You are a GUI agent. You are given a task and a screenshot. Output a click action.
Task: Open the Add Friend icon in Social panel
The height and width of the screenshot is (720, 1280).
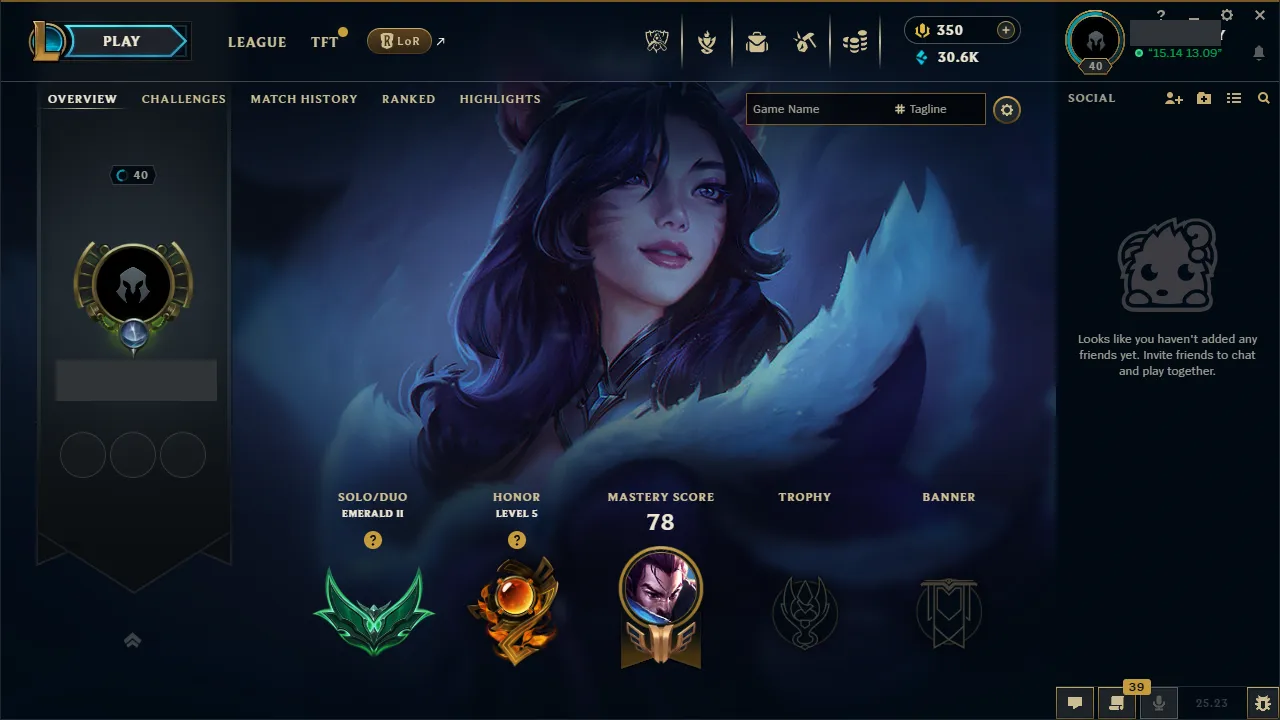(1172, 98)
